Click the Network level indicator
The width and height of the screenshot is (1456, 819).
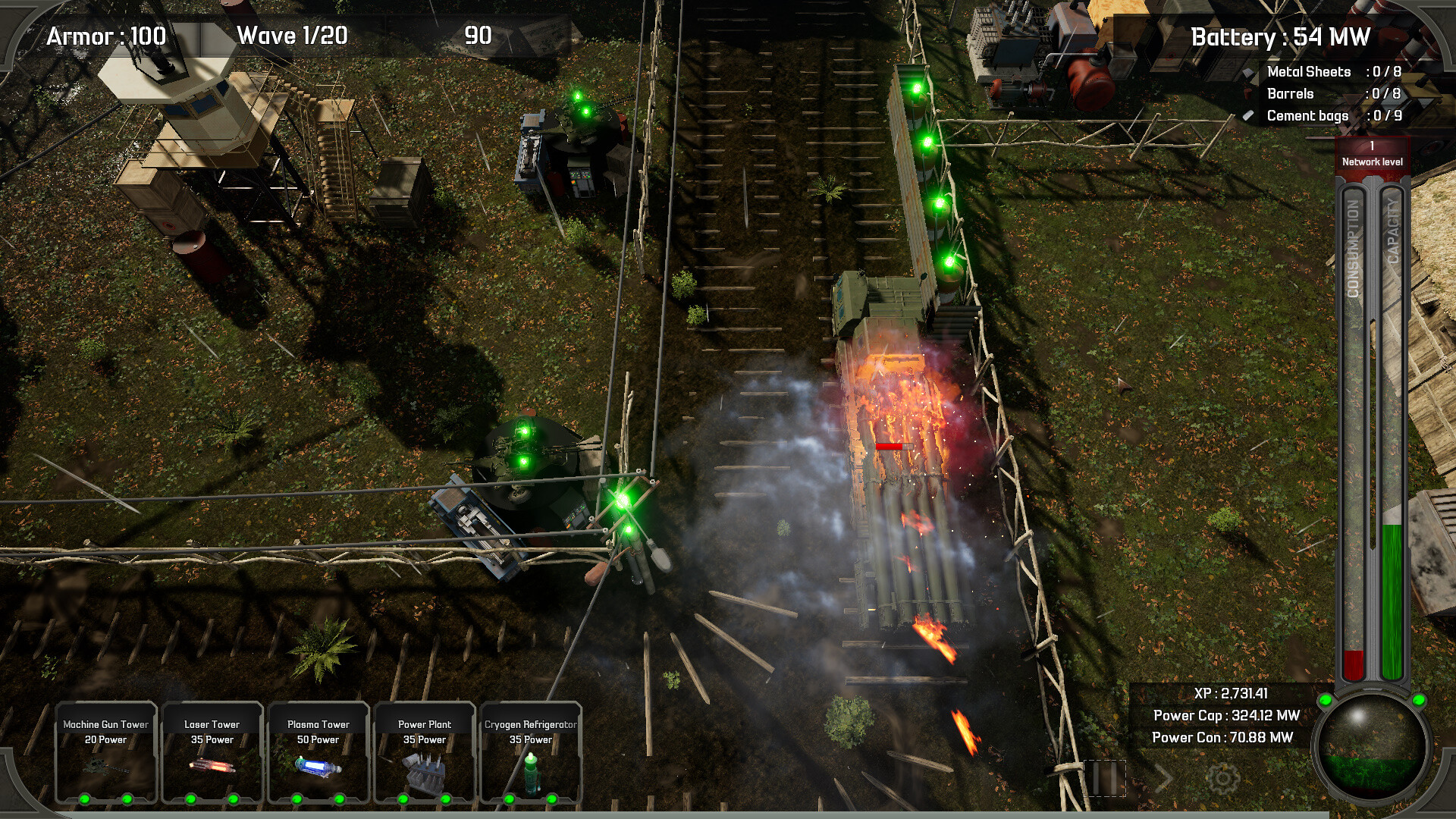(x=1372, y=154)
